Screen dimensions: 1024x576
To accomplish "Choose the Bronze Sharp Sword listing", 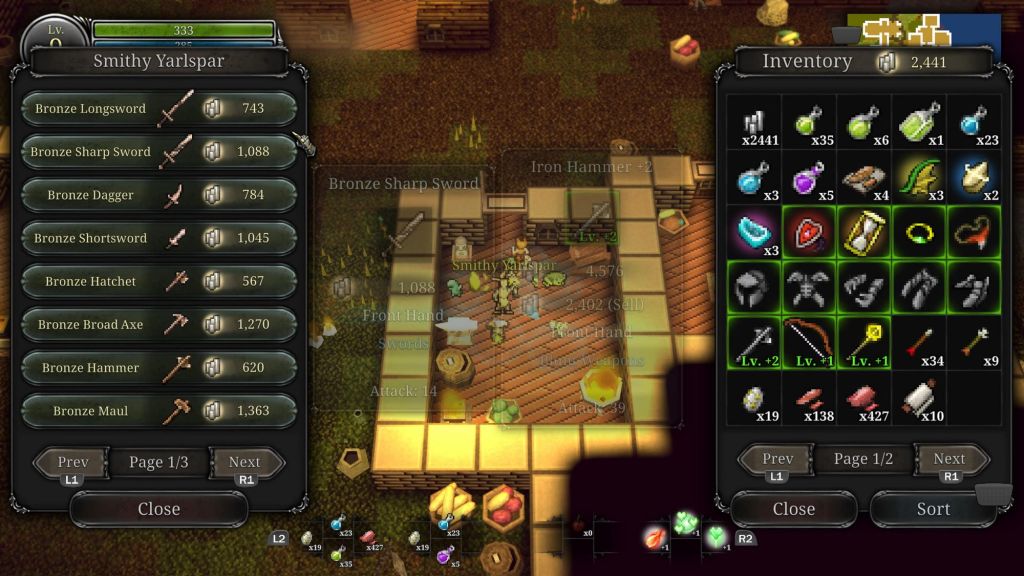I will pyautogui.click(x=159, y=152).
